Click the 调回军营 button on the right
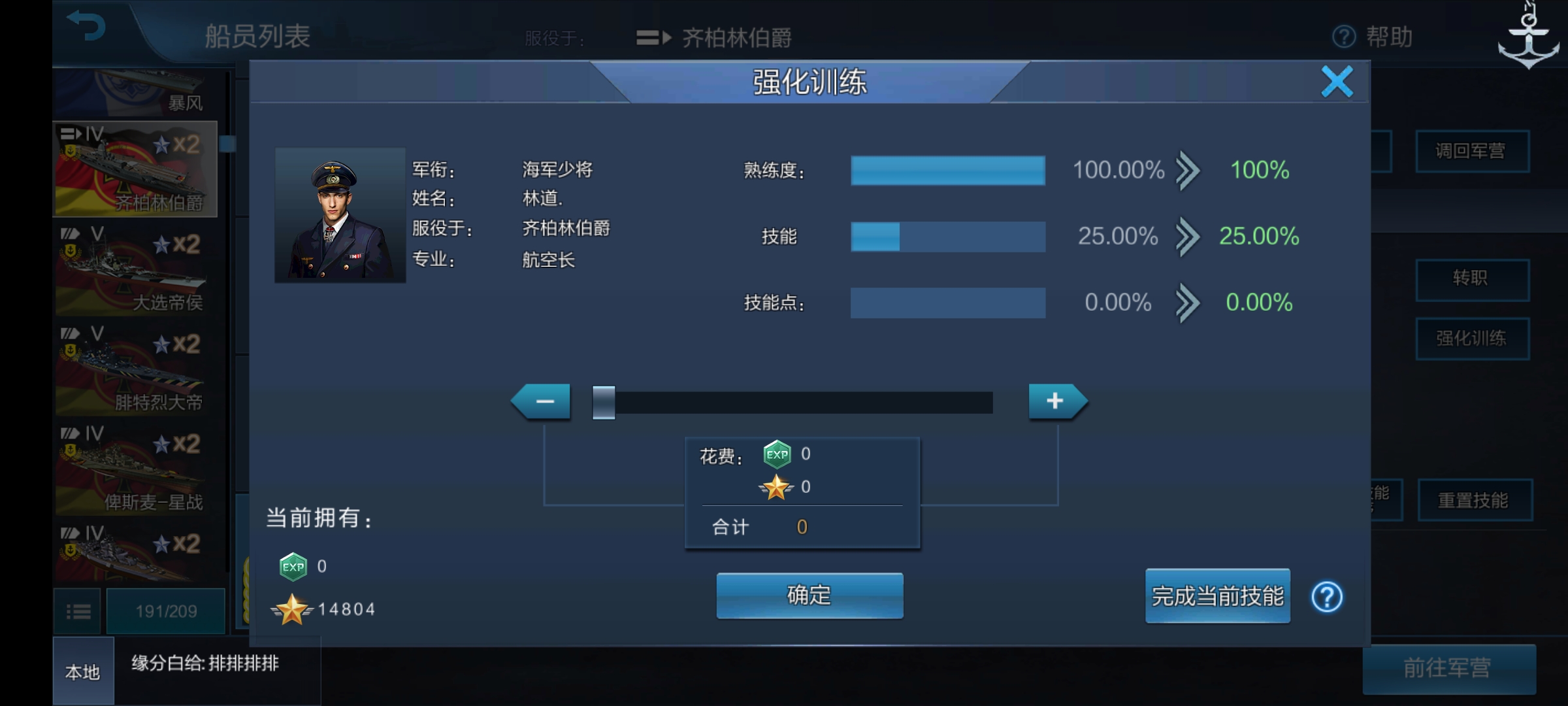 point(1473,151)
